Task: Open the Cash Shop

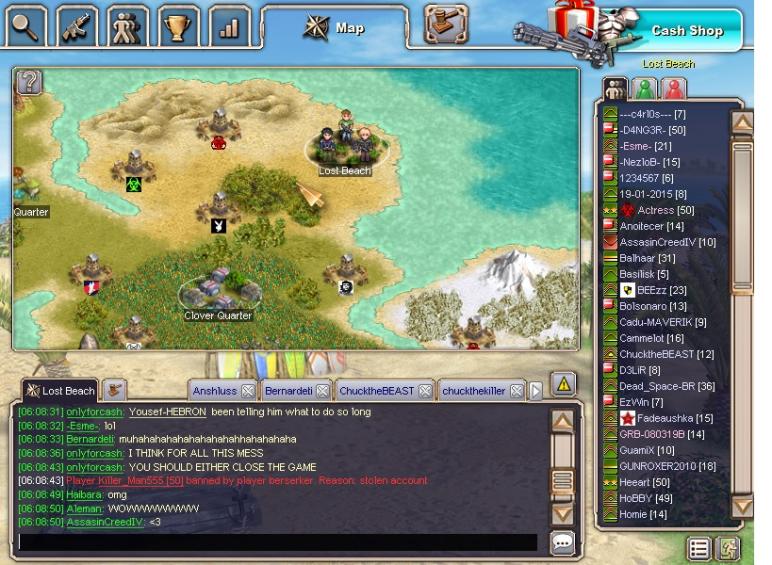Action: [x=686, y=30]
